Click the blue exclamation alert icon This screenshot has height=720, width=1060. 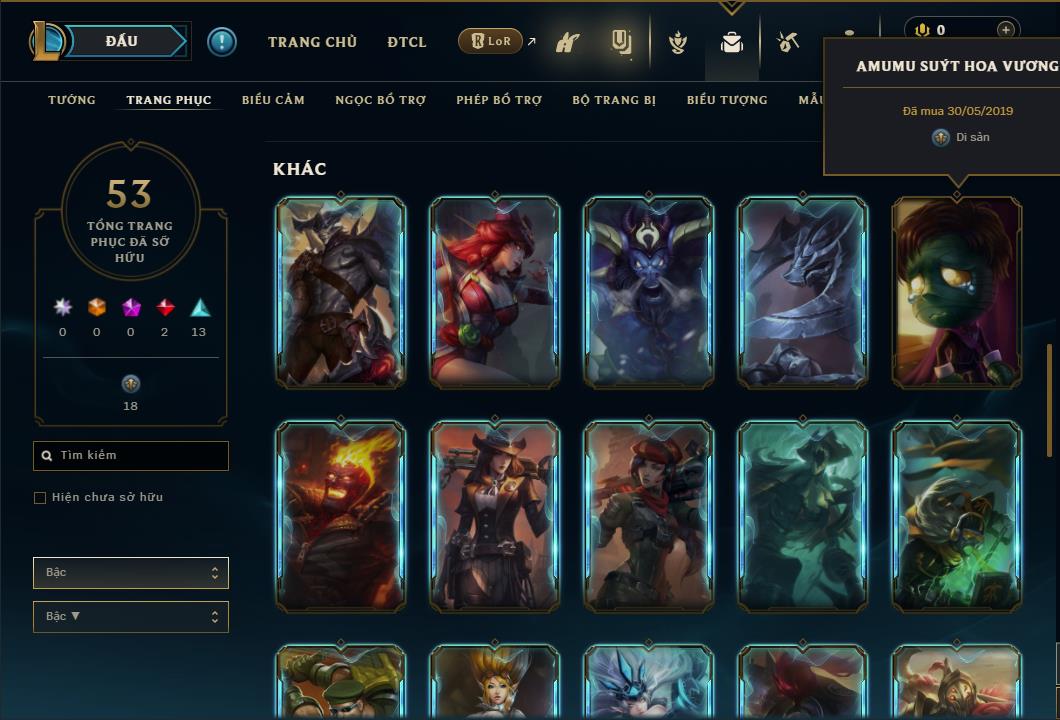tap(222, 42)
